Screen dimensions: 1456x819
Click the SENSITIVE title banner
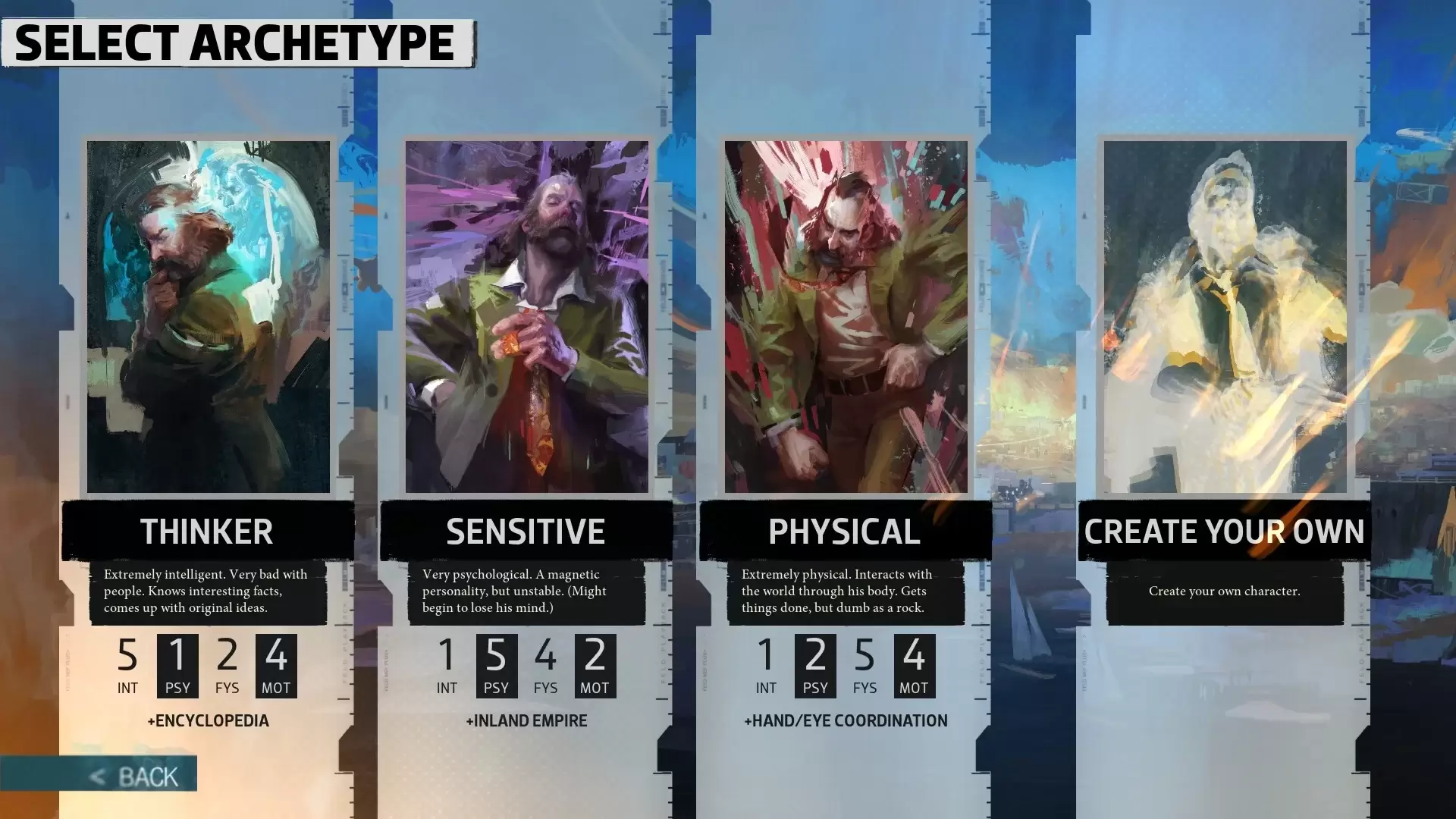click(x=526, y=531)
